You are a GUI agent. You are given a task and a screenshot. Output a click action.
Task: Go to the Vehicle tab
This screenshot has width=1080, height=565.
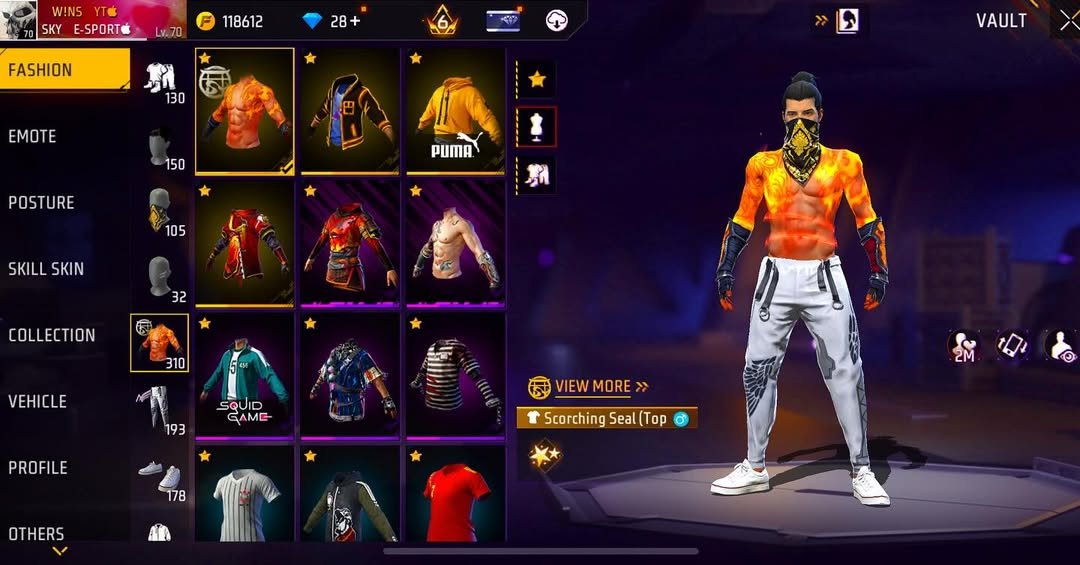click(x=38, y=401)
